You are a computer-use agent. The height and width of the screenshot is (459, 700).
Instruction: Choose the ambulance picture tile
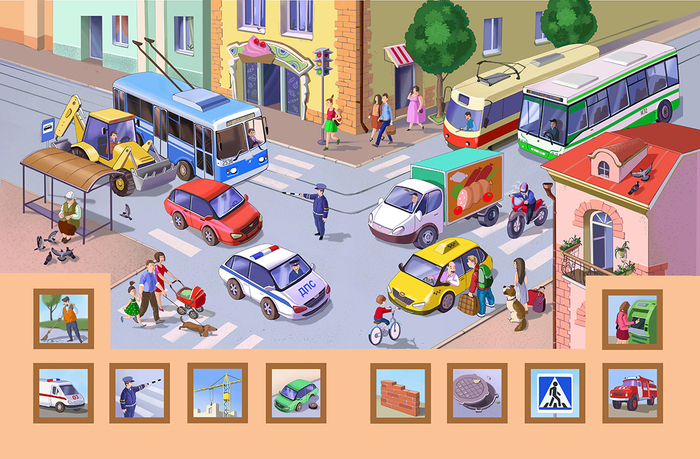[63, 392]
